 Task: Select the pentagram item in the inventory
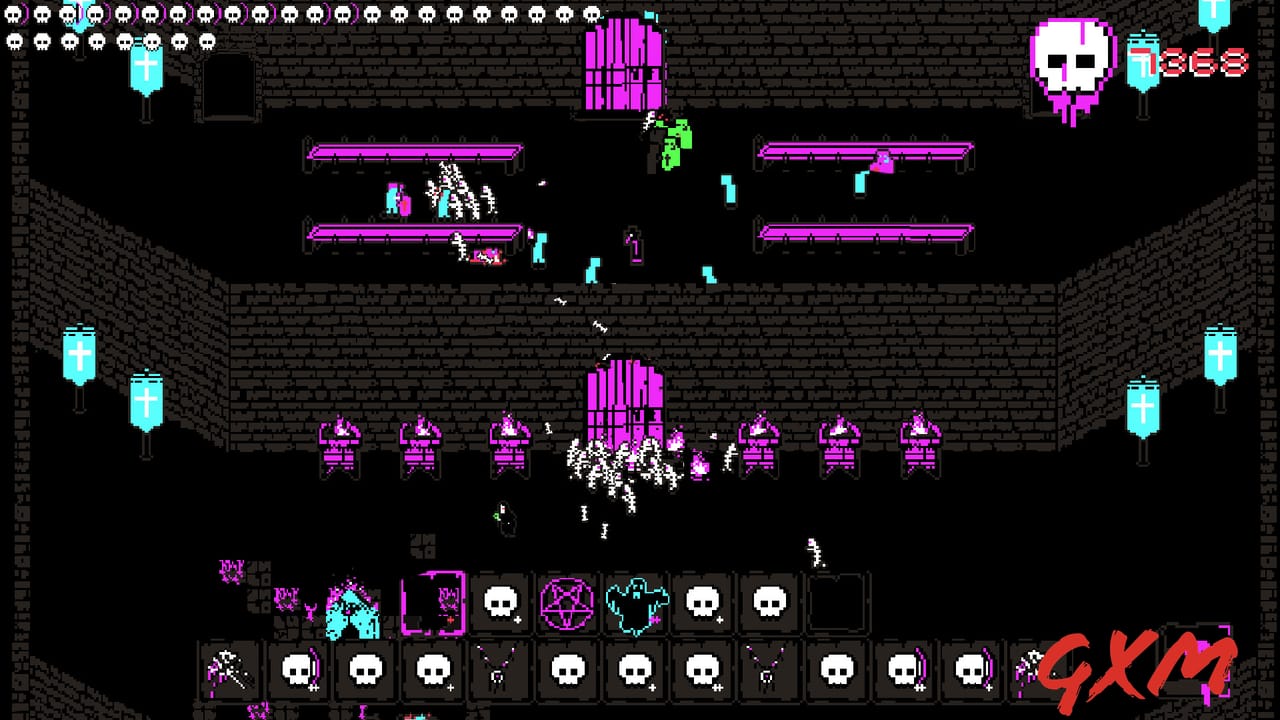(565, 602)
